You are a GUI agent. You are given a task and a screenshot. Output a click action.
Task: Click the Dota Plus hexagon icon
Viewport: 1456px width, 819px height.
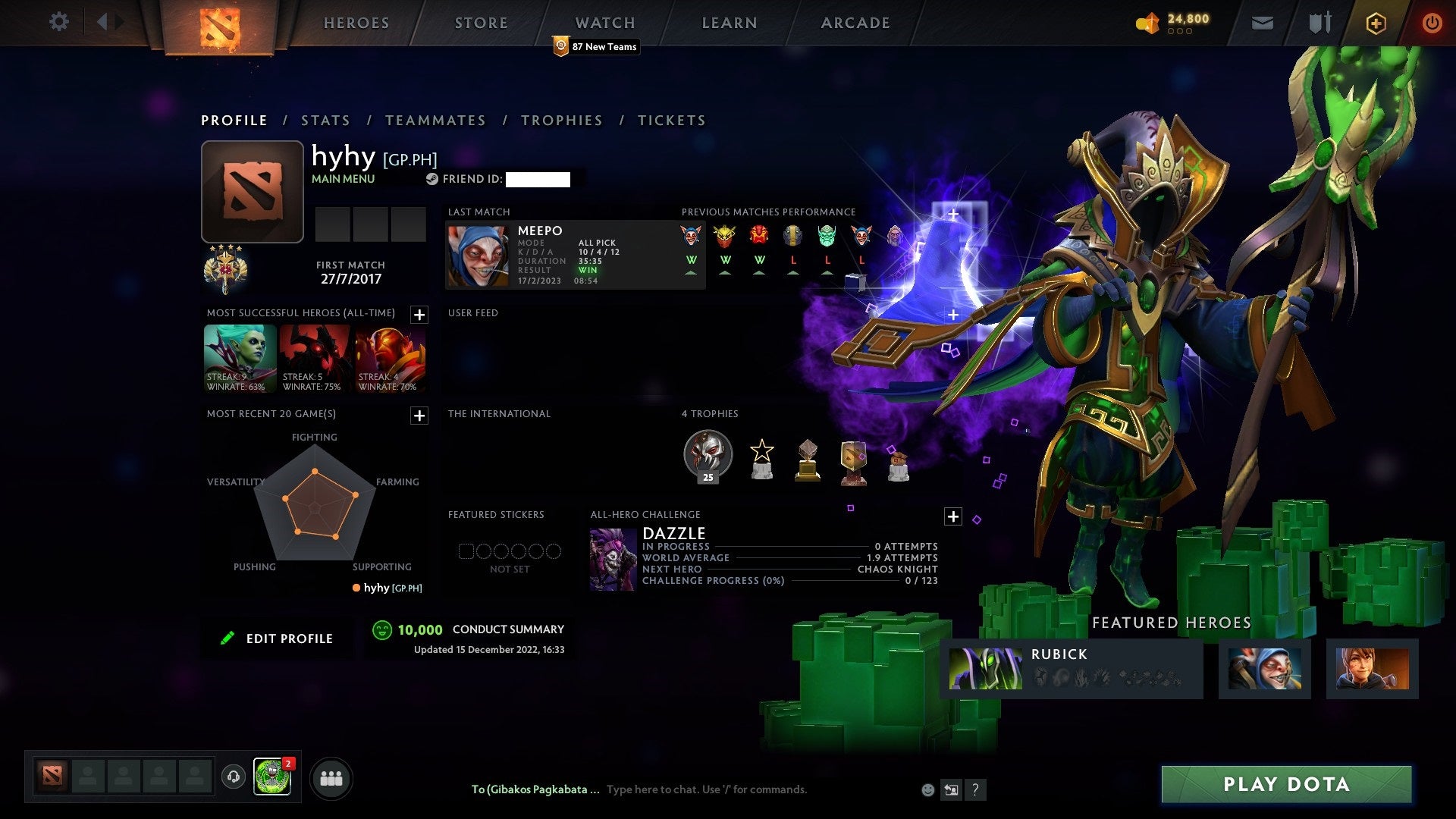(x=1376, y=23)
